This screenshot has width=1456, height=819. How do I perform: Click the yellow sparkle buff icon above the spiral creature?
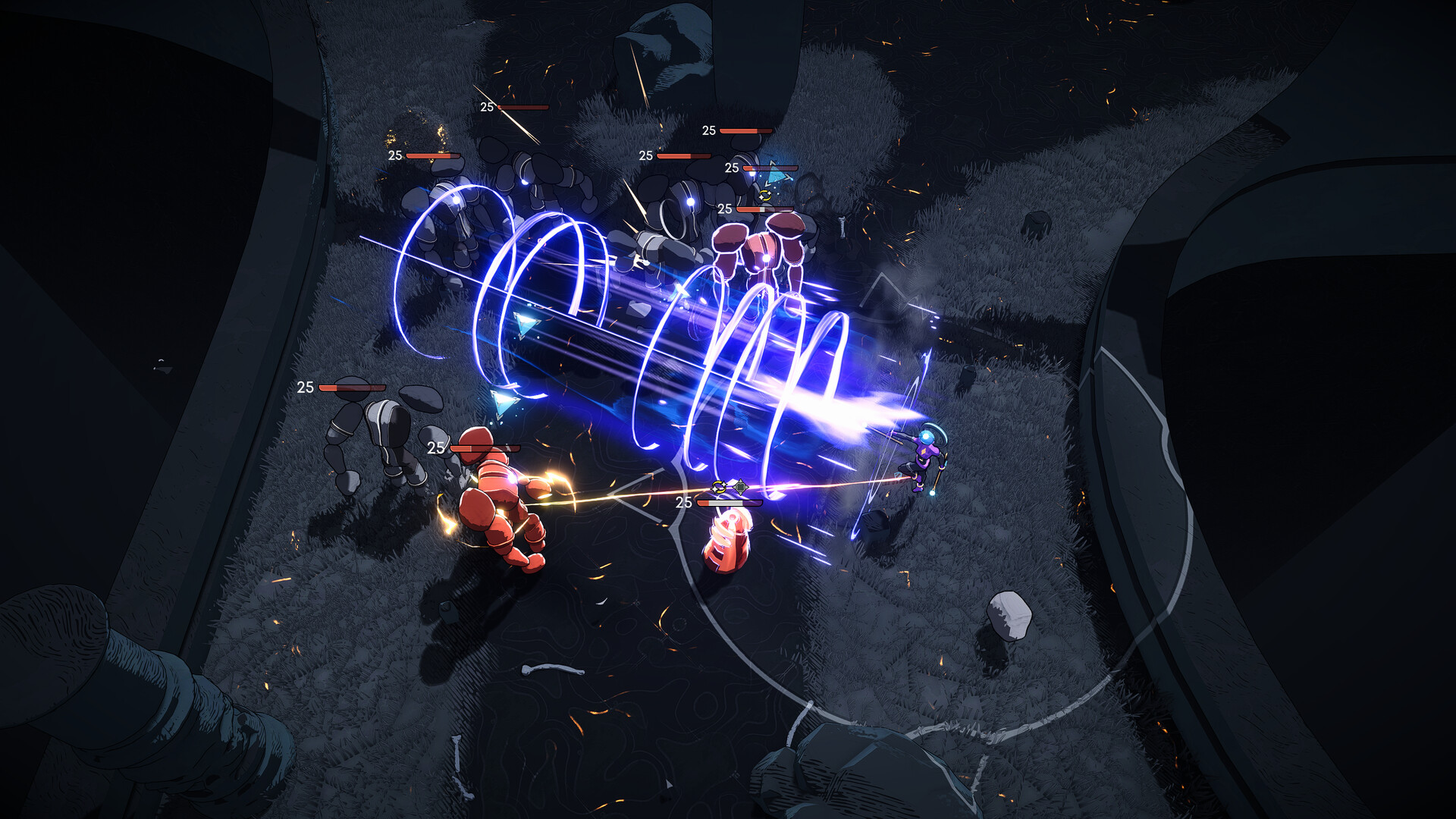(719, 487)
